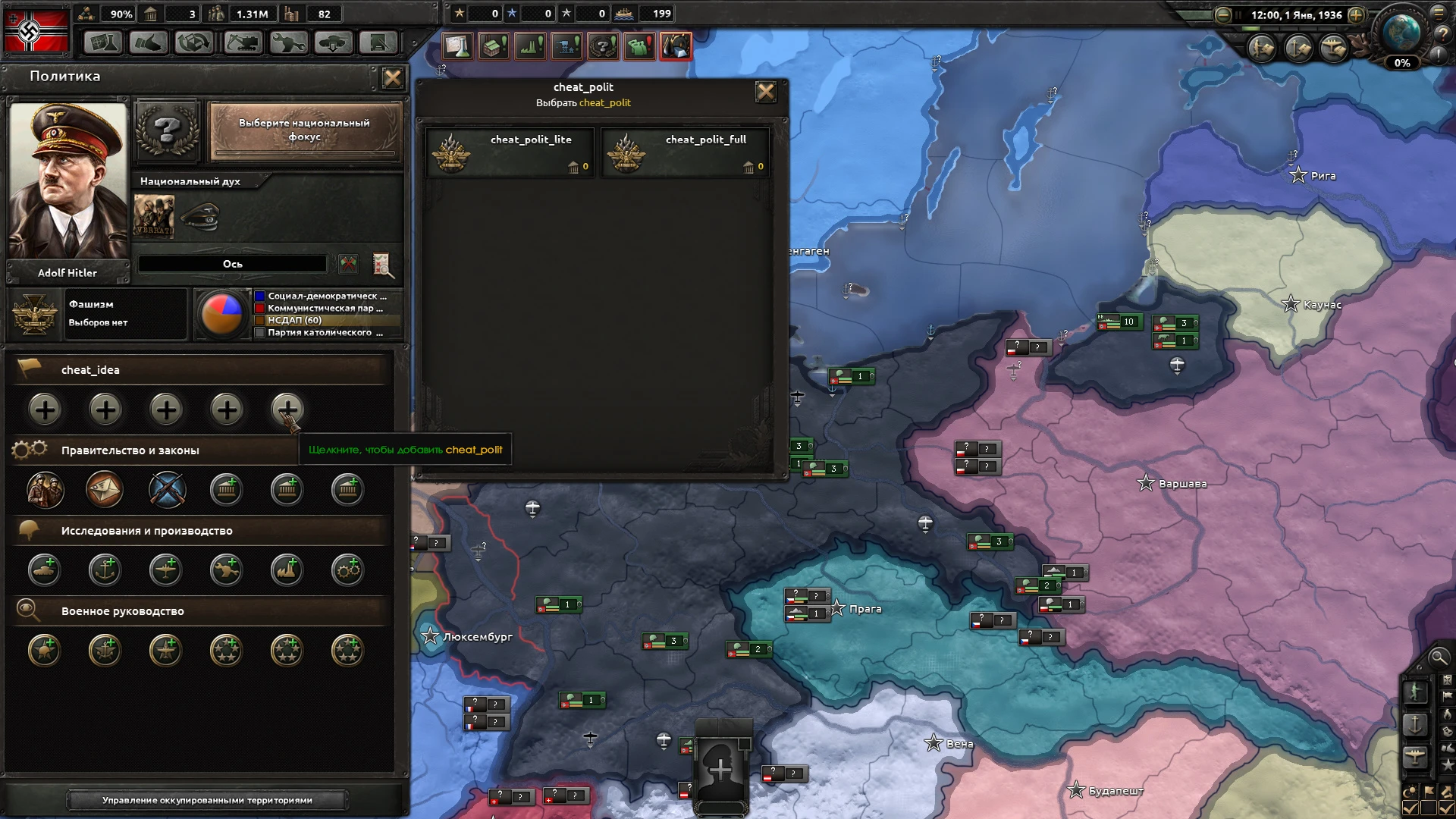Click the manpower recruitment alert with red exclamation
The width and height of the screenshot is (1456, 819).
pyautogui.click(x=639, y=46)
